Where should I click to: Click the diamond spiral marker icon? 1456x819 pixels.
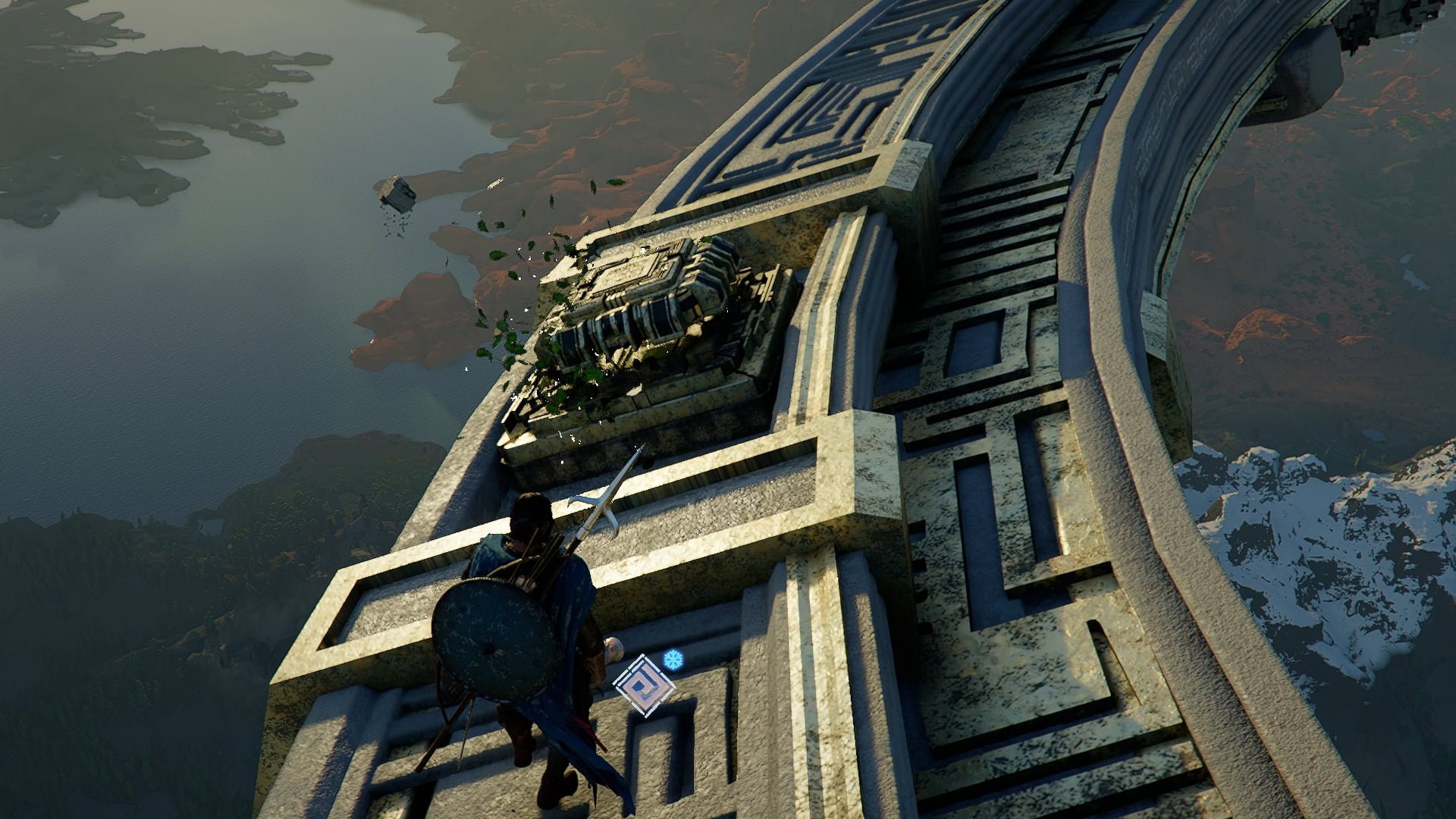(x=644, y=686)
